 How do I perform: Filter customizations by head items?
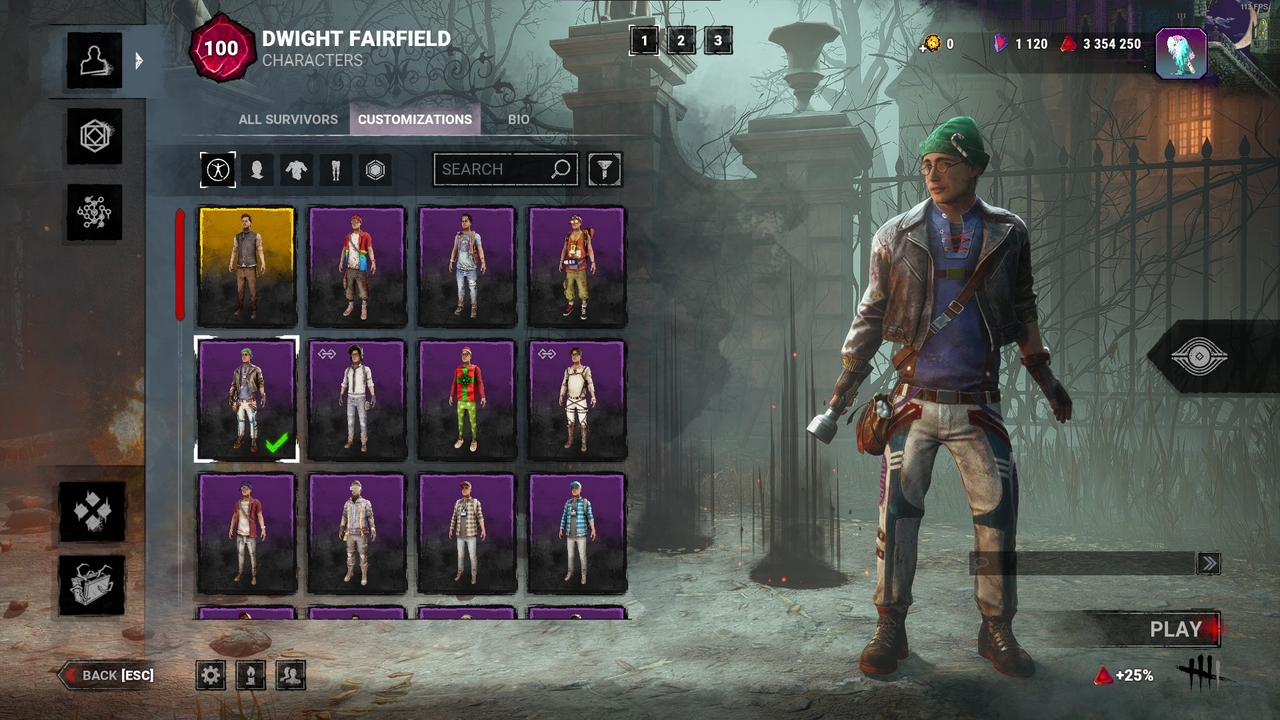pos(258,169)
